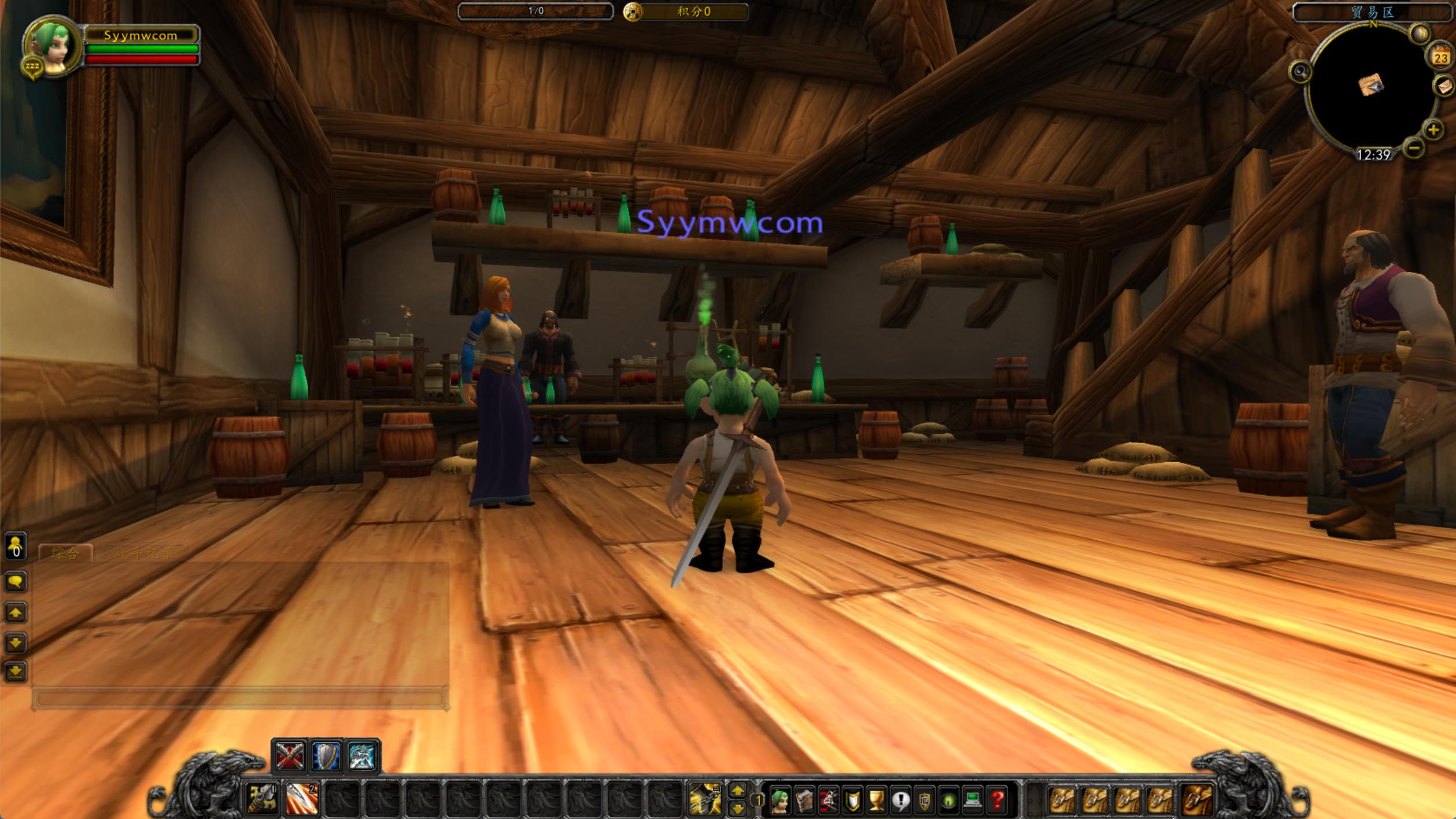Switch to the 综合 chat tab
The image size is (1456, 819).
[x=65, y=554]
